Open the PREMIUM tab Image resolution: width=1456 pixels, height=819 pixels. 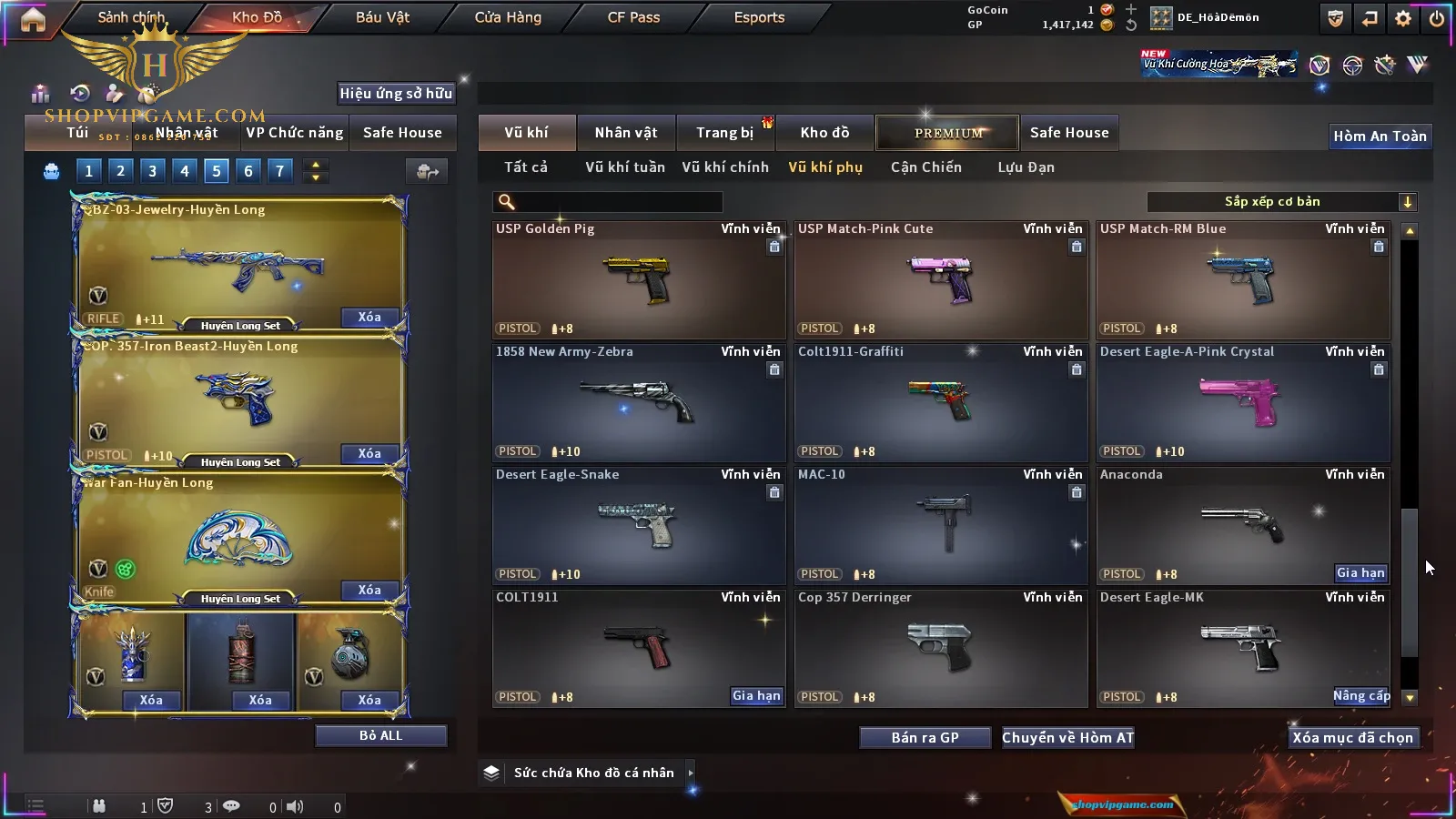click(948, 133)
